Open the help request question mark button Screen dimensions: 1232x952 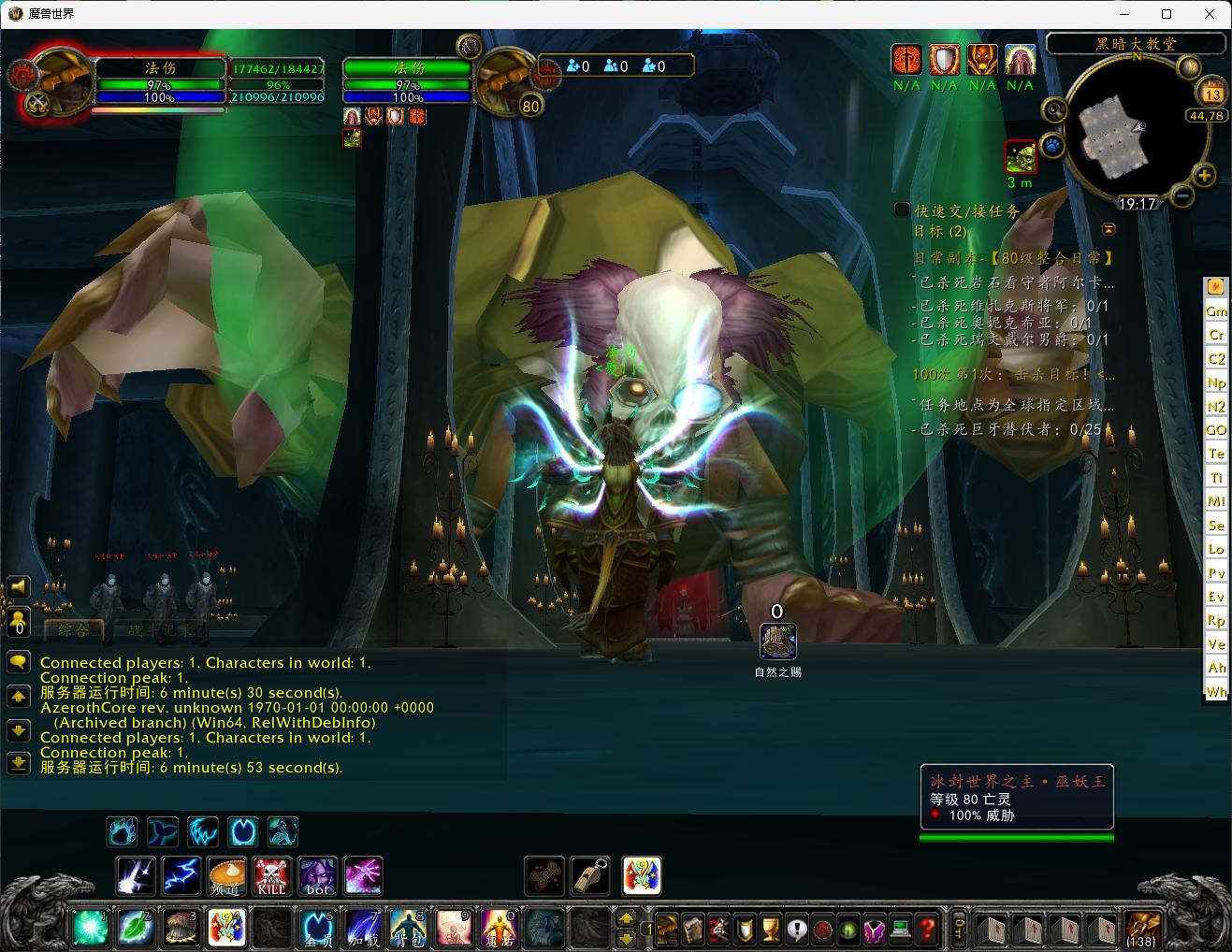925,929
